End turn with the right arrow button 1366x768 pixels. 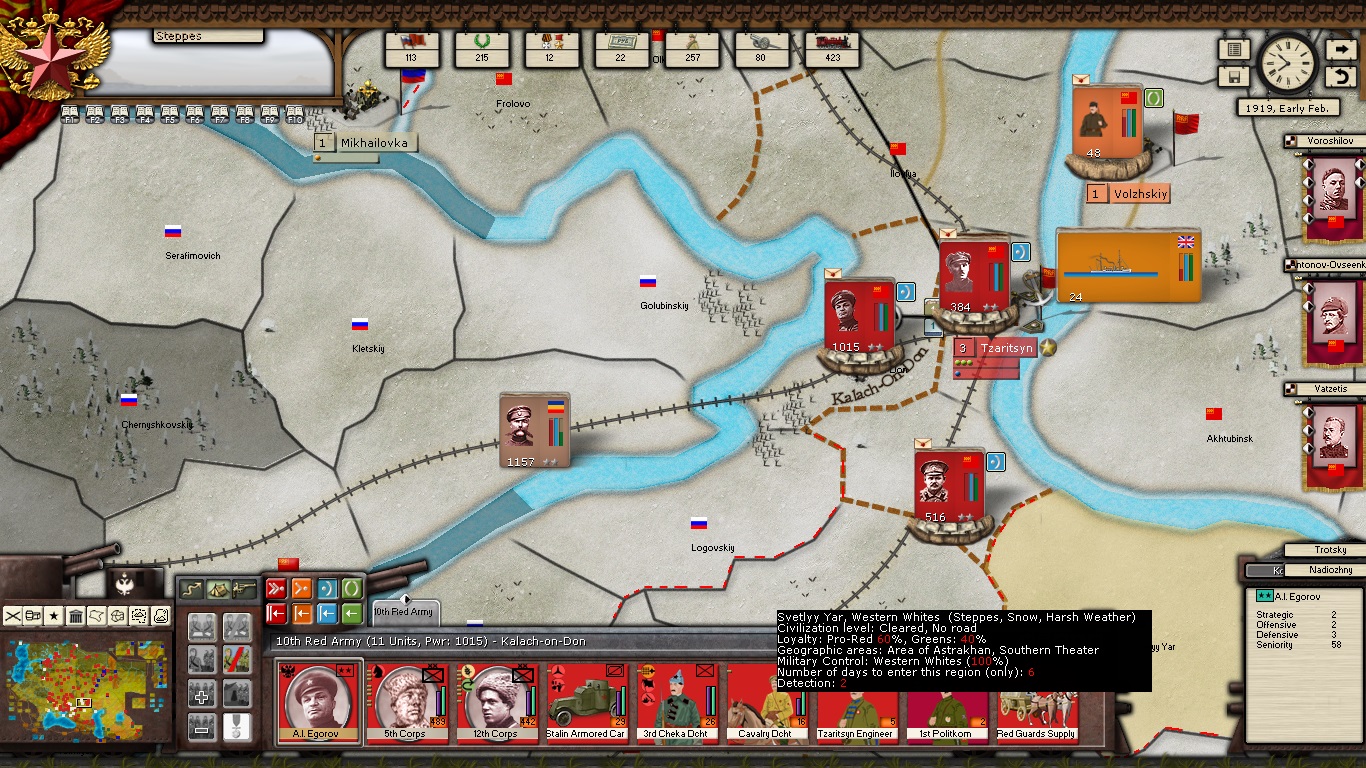1340,49
